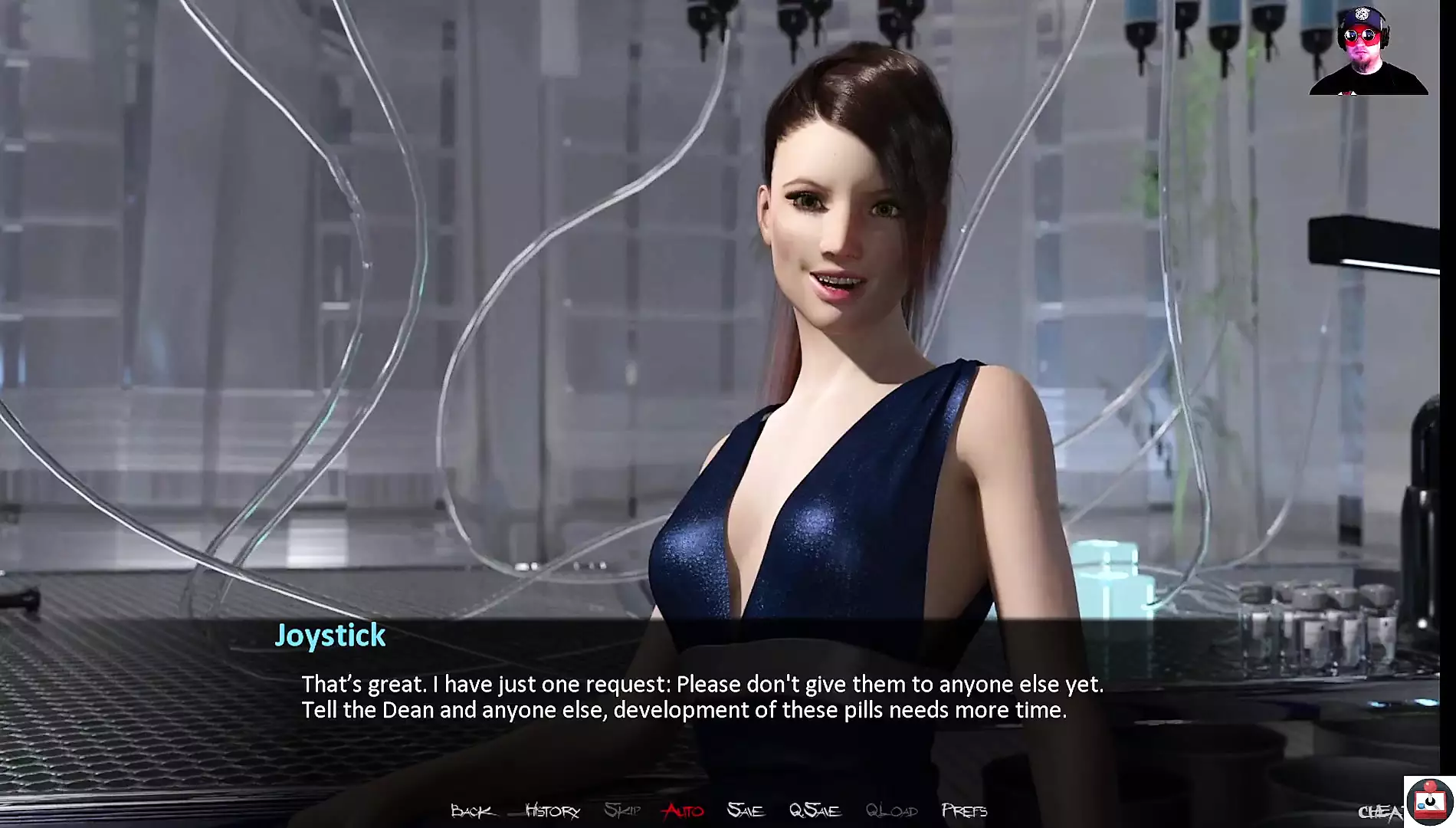Image resolution: width=1456 pixels, height=828 pixels.
Task: Quick load with Q.Load
Action: 891,810
